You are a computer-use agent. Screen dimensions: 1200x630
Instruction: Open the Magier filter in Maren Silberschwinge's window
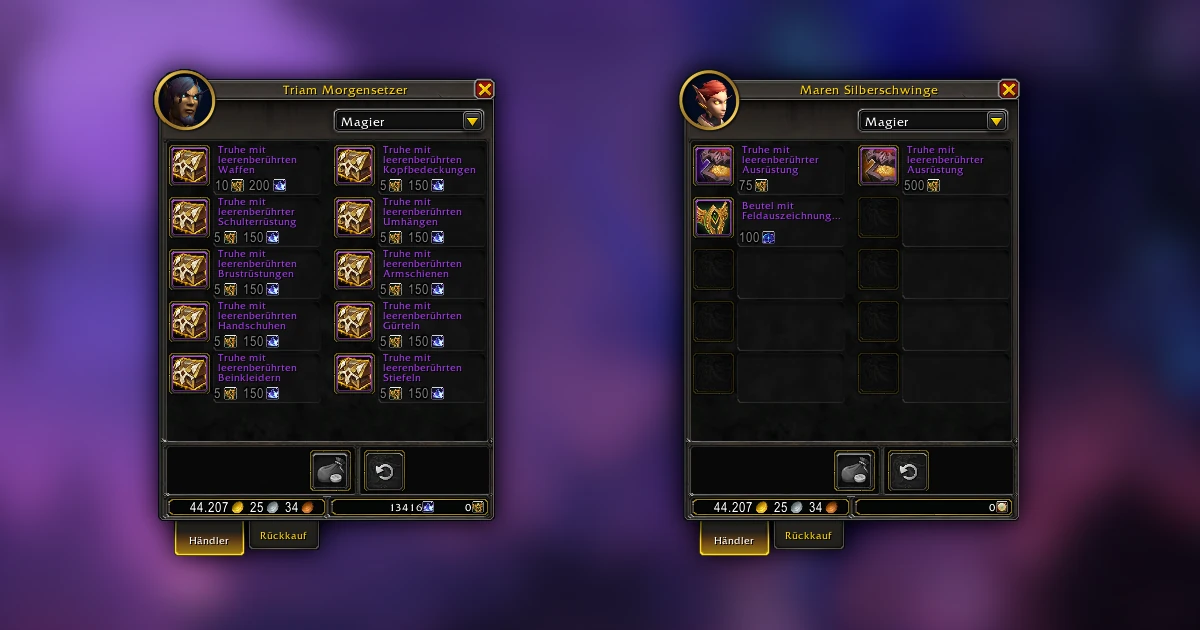(996, 121)
